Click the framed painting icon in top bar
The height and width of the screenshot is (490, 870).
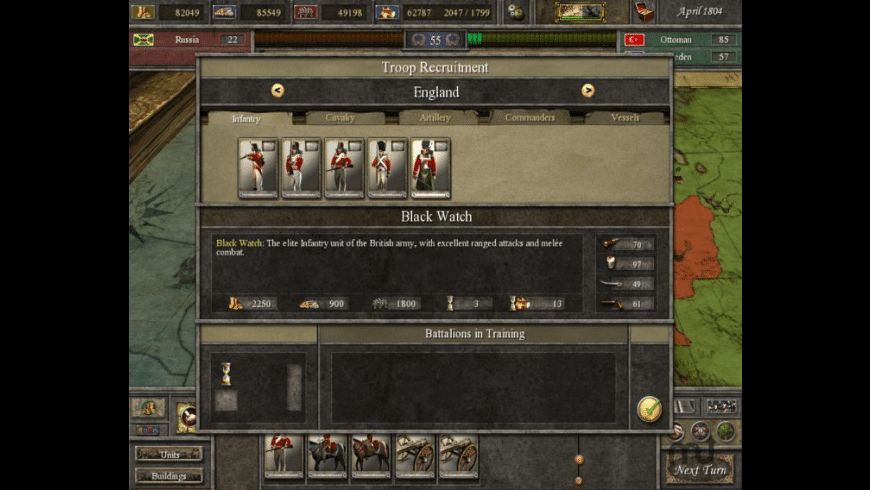[x=581, y=12]
